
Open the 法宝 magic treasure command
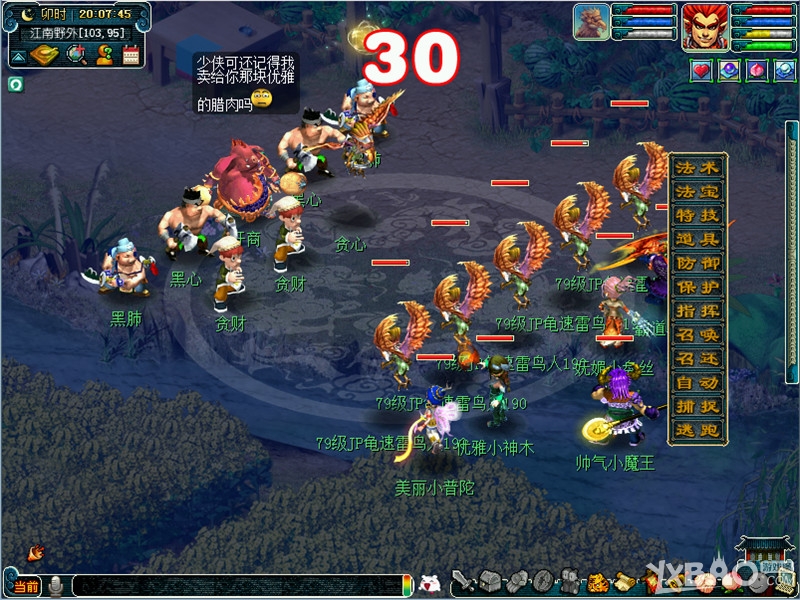click(x=697, y=191)
